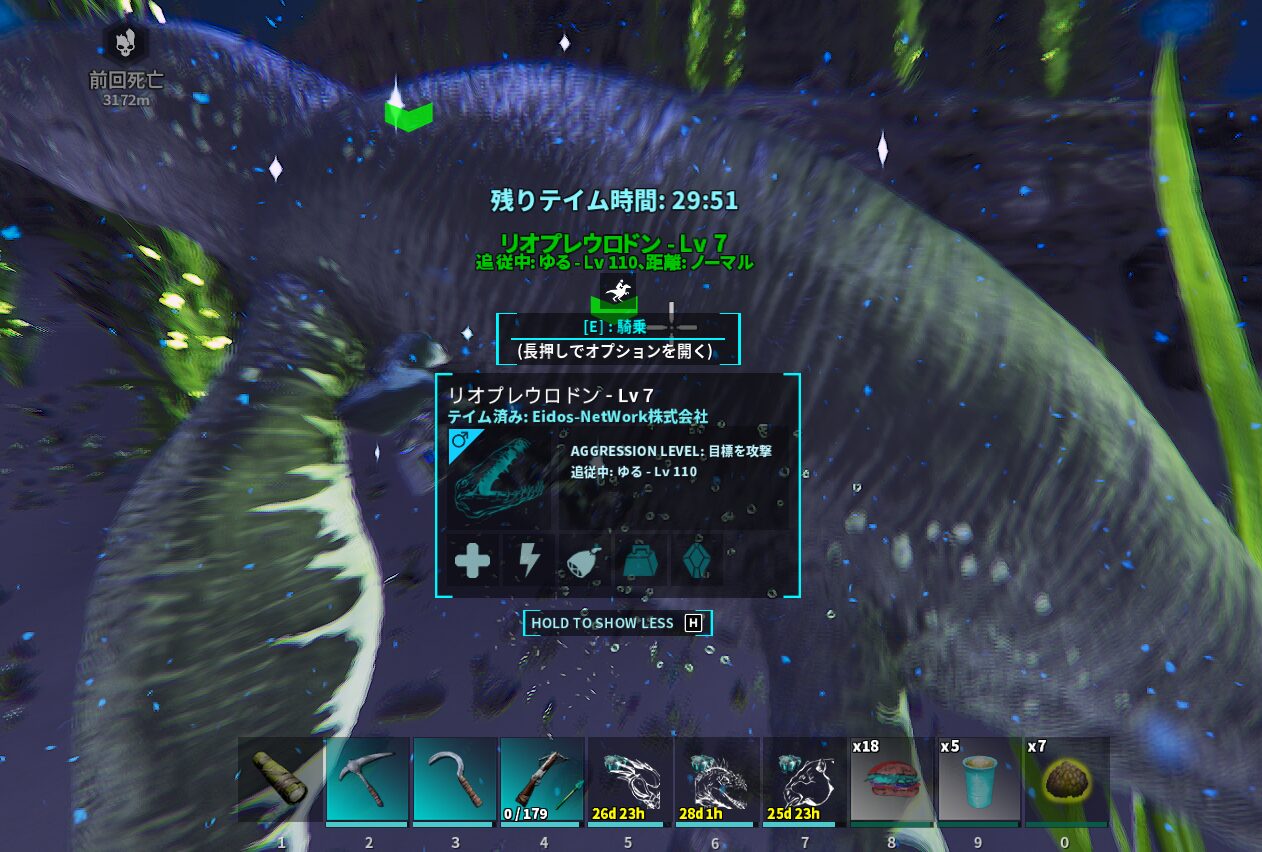
Task: Choose the cryopod with 25d 23h remaining
Action: click(804, 780)
